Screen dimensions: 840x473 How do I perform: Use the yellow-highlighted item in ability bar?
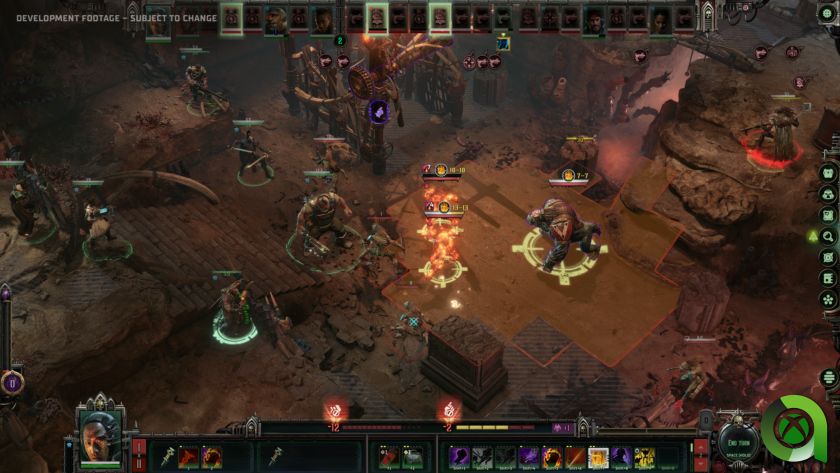[x=599, y=457]
